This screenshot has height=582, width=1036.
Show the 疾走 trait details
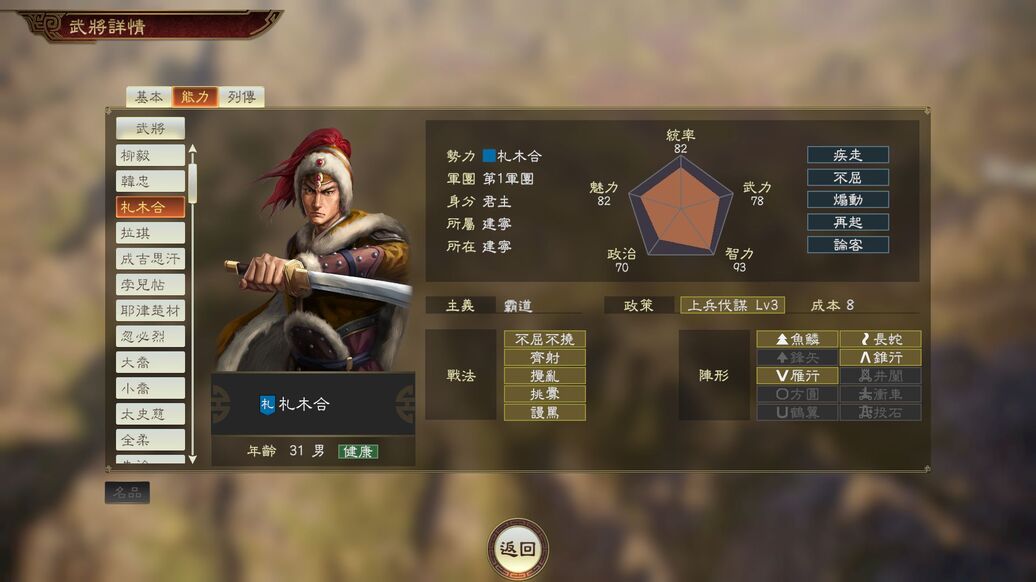[x=848, y=155]
